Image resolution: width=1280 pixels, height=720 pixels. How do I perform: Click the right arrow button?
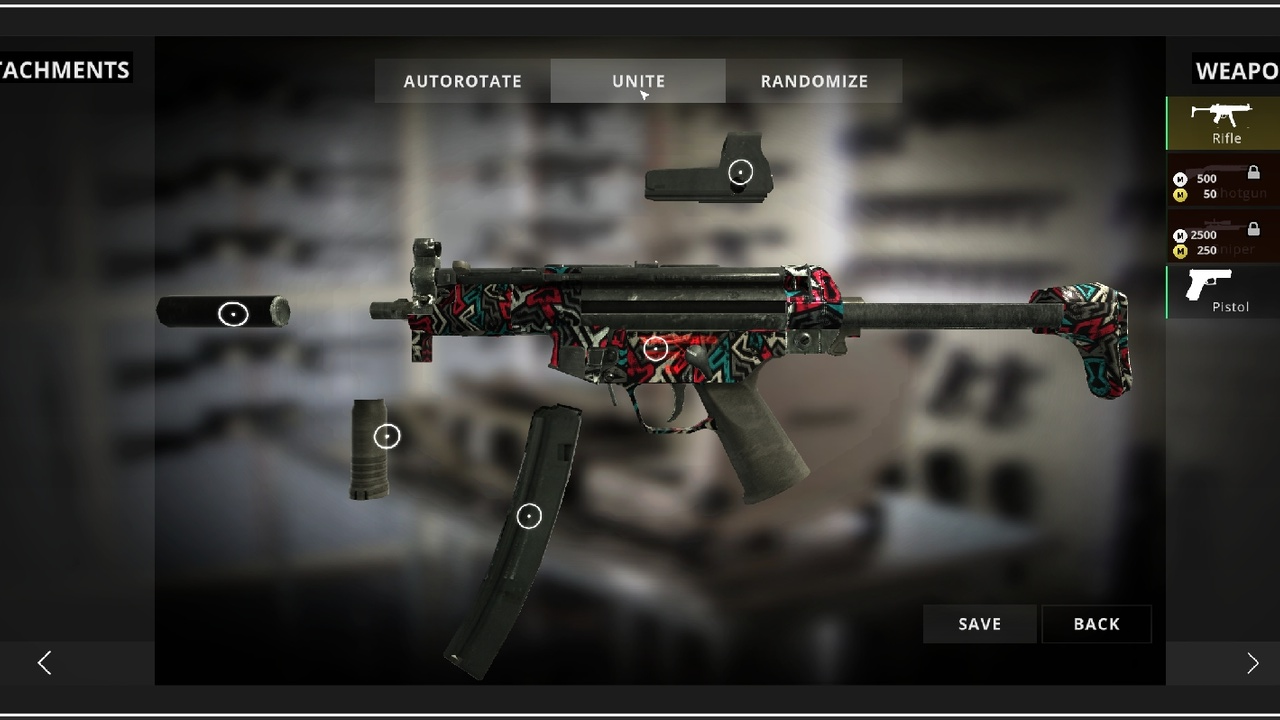[x=1252, y=663]
